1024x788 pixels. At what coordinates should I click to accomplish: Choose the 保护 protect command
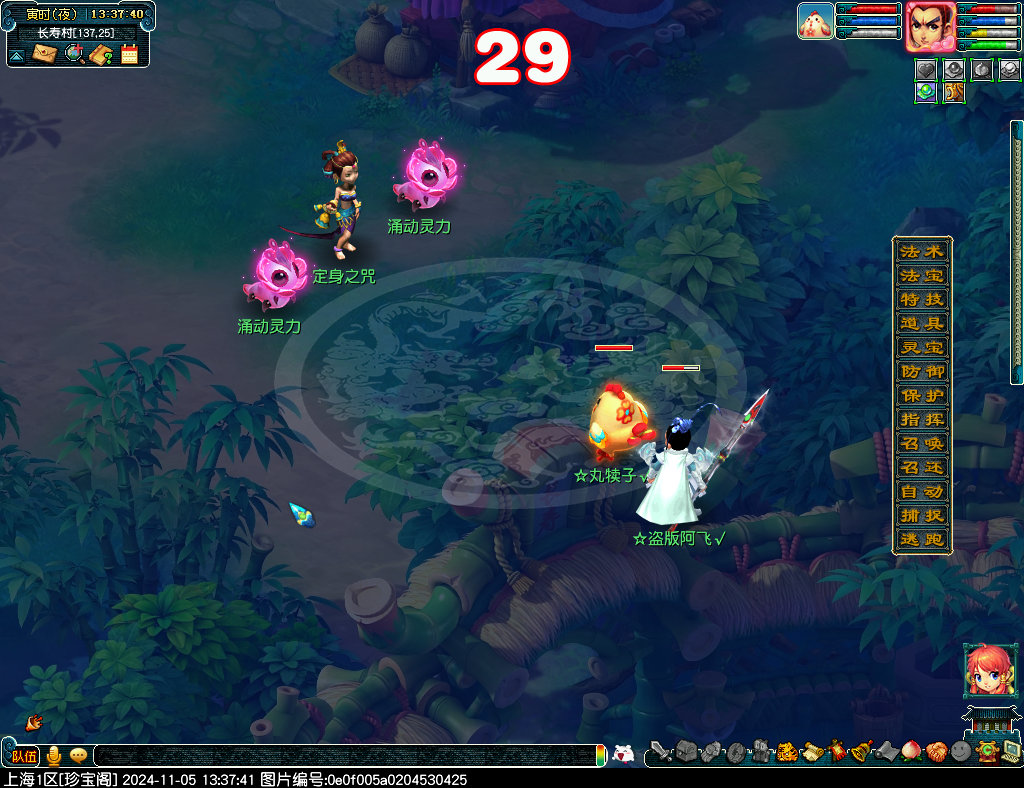pyautogui.click(x=921, y=395)
